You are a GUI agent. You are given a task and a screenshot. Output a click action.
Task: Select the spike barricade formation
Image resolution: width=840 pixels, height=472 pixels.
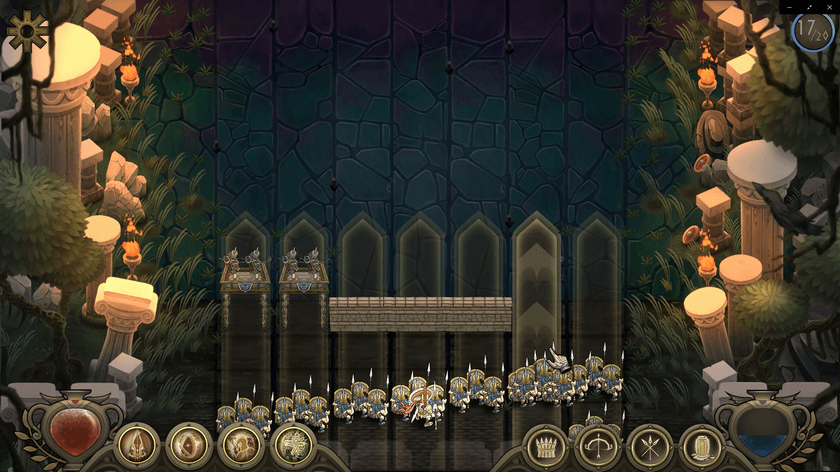[x=546, y=446]
